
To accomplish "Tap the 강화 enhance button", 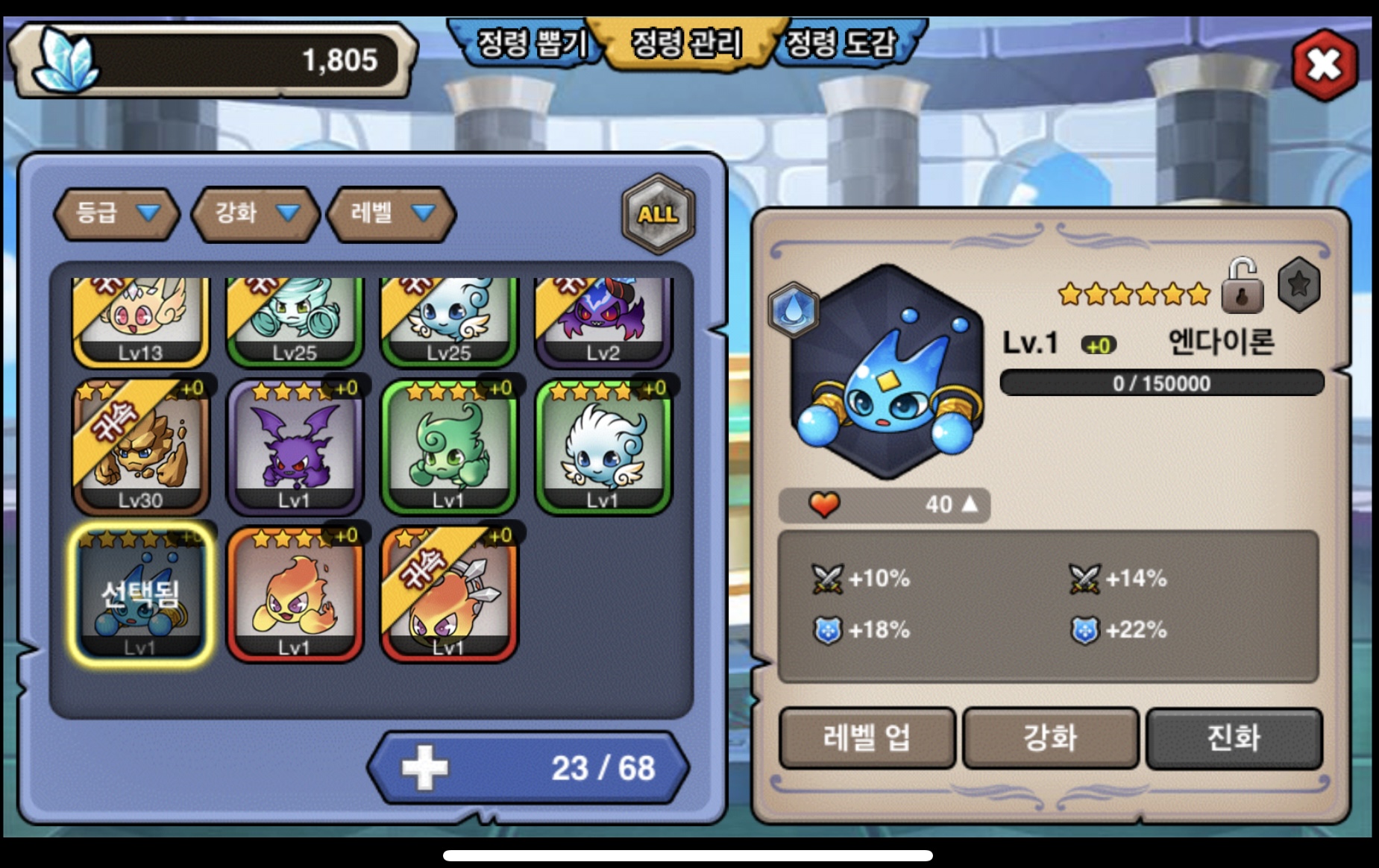I will tap(1050, 738).
